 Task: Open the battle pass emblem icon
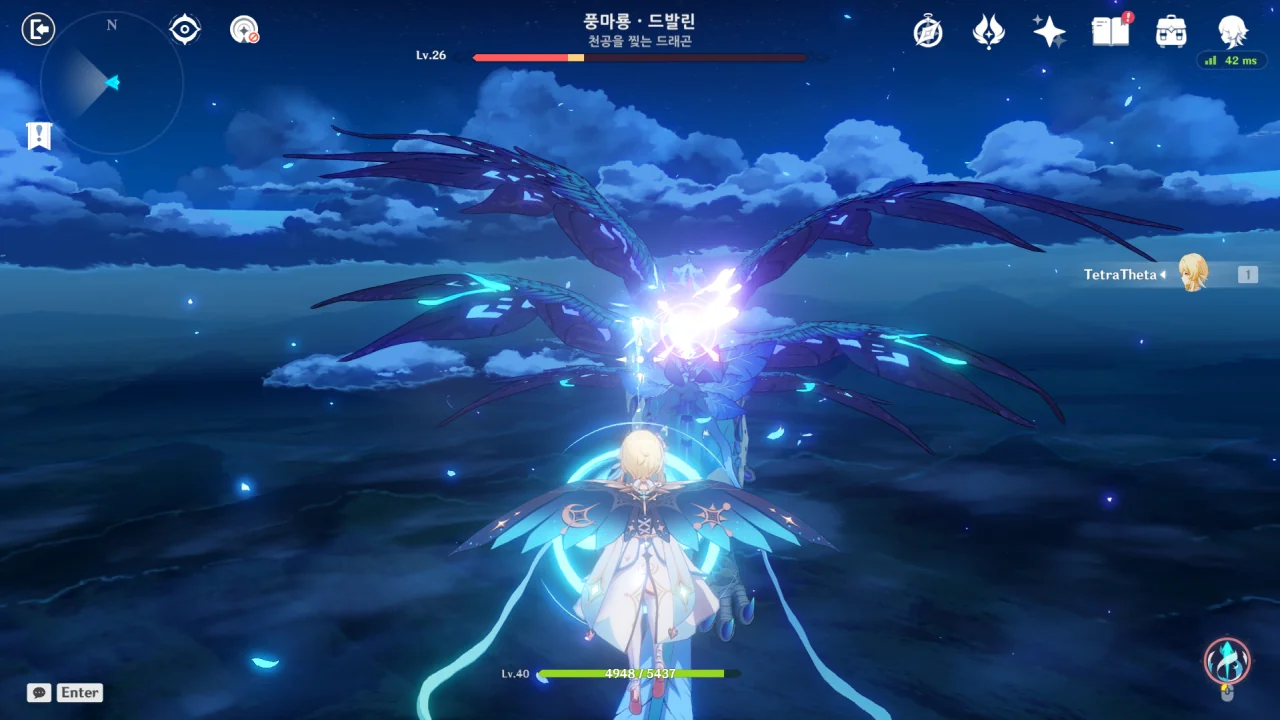(988, 32)
